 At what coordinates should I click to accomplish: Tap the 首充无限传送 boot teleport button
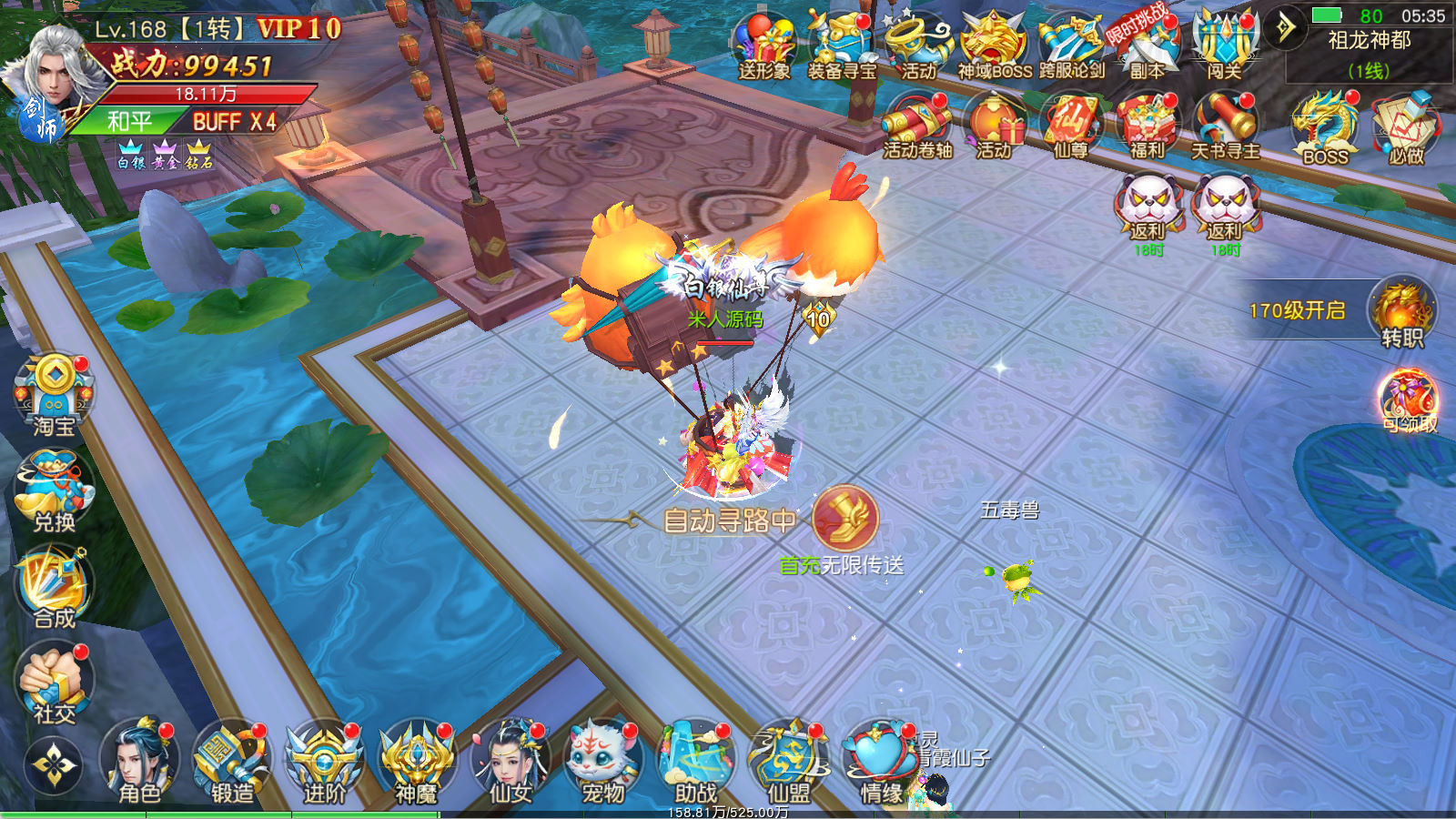844,519
